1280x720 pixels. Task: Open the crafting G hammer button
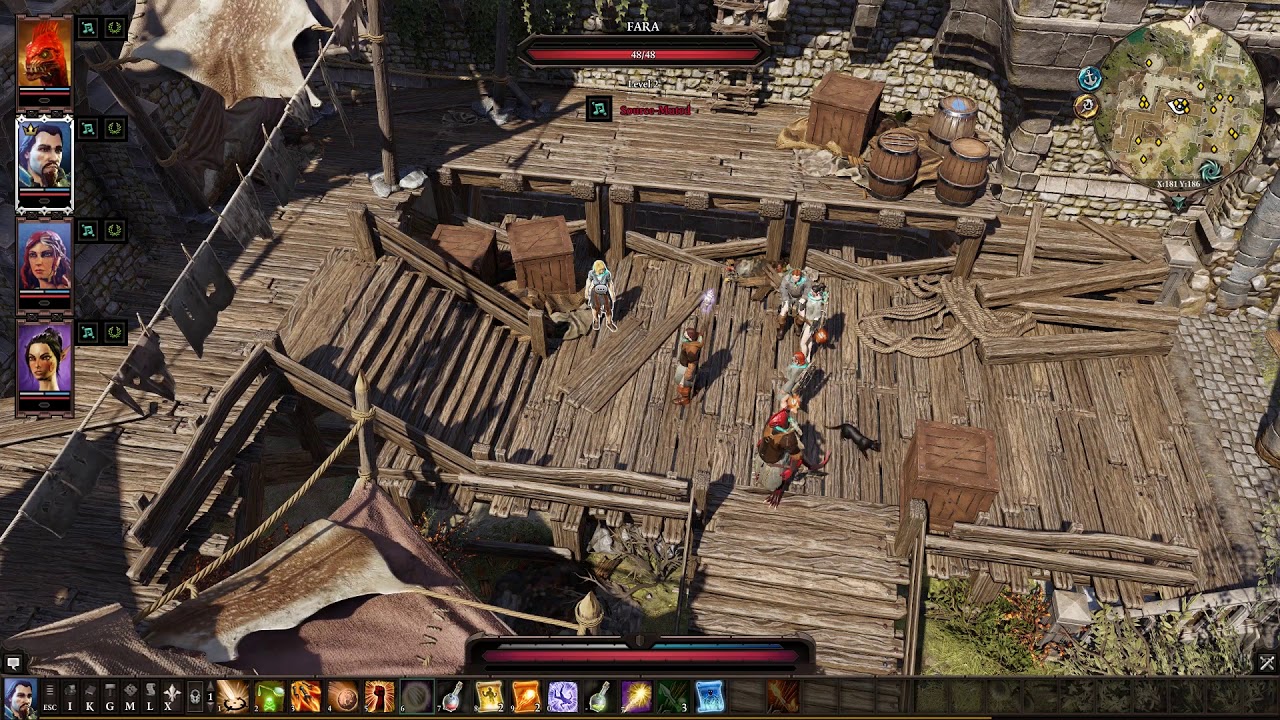tap(110, 696)
